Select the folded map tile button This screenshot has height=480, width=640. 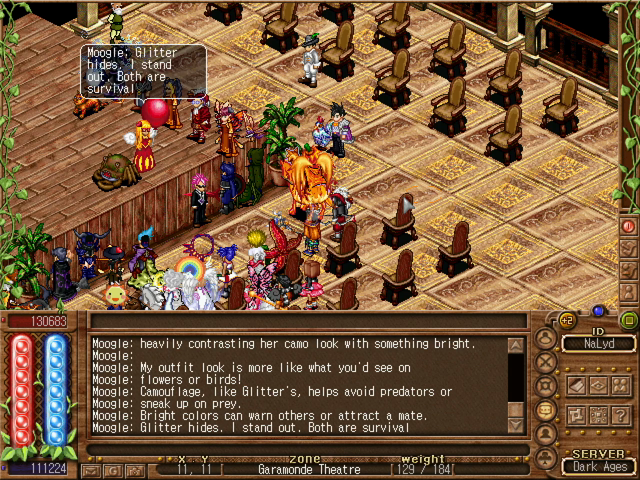coord(575,386)
